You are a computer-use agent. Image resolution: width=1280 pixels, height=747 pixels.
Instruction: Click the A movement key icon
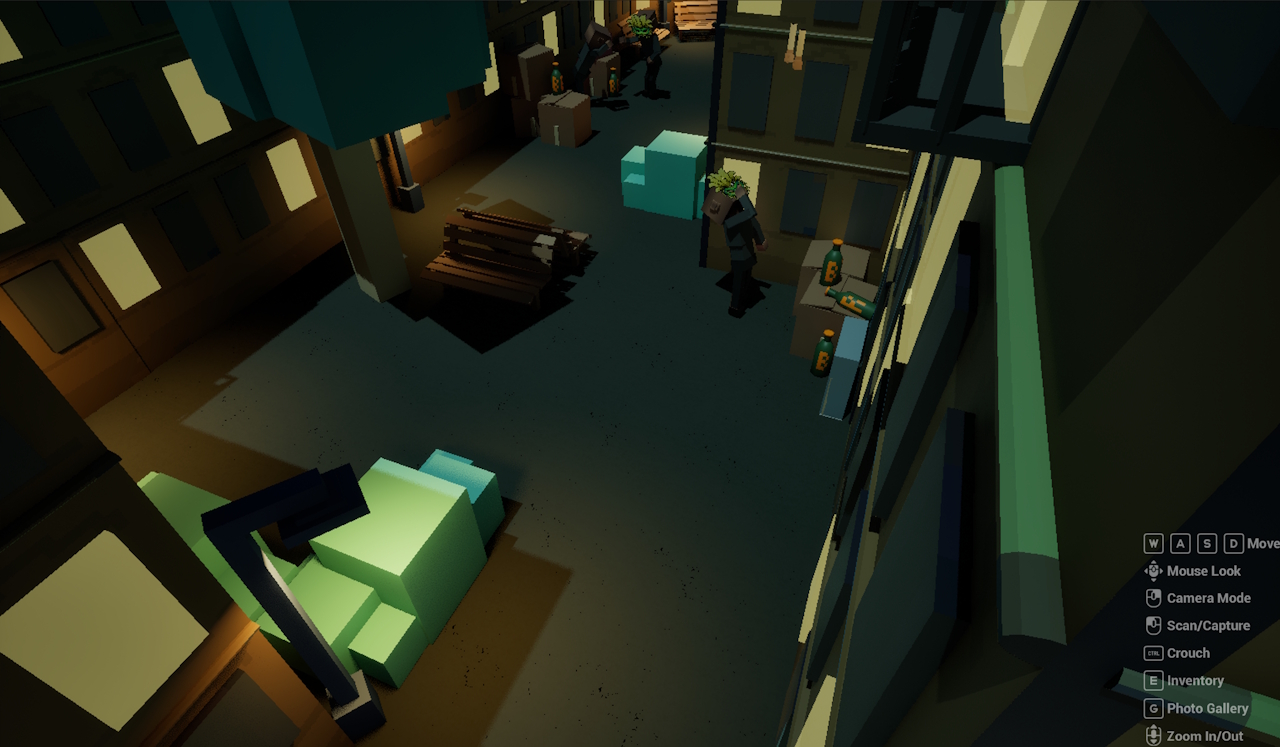click(1180, 543)
